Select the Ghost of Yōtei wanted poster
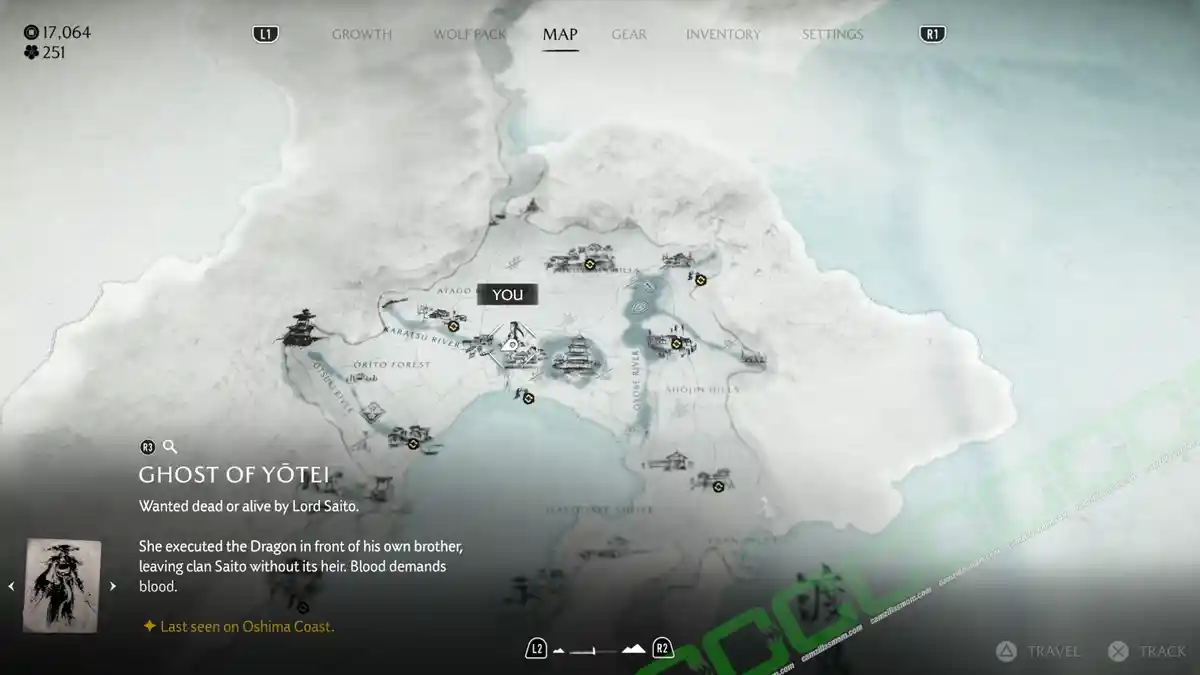 (62, 585)
